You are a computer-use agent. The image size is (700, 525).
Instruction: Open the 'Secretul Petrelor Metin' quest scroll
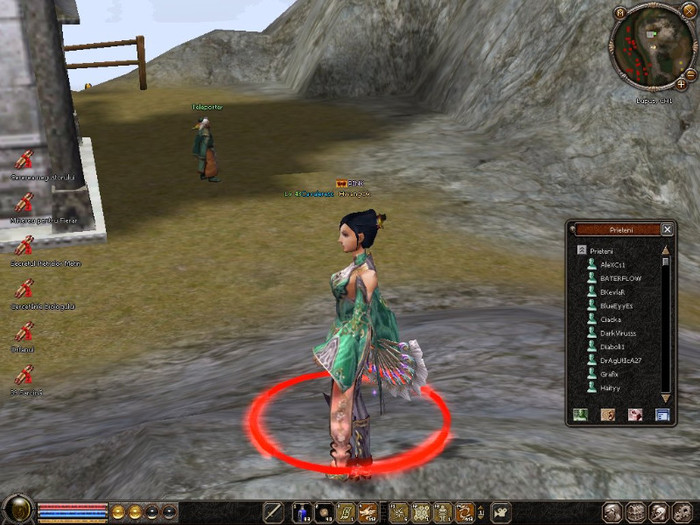click(x=24, y=245)
